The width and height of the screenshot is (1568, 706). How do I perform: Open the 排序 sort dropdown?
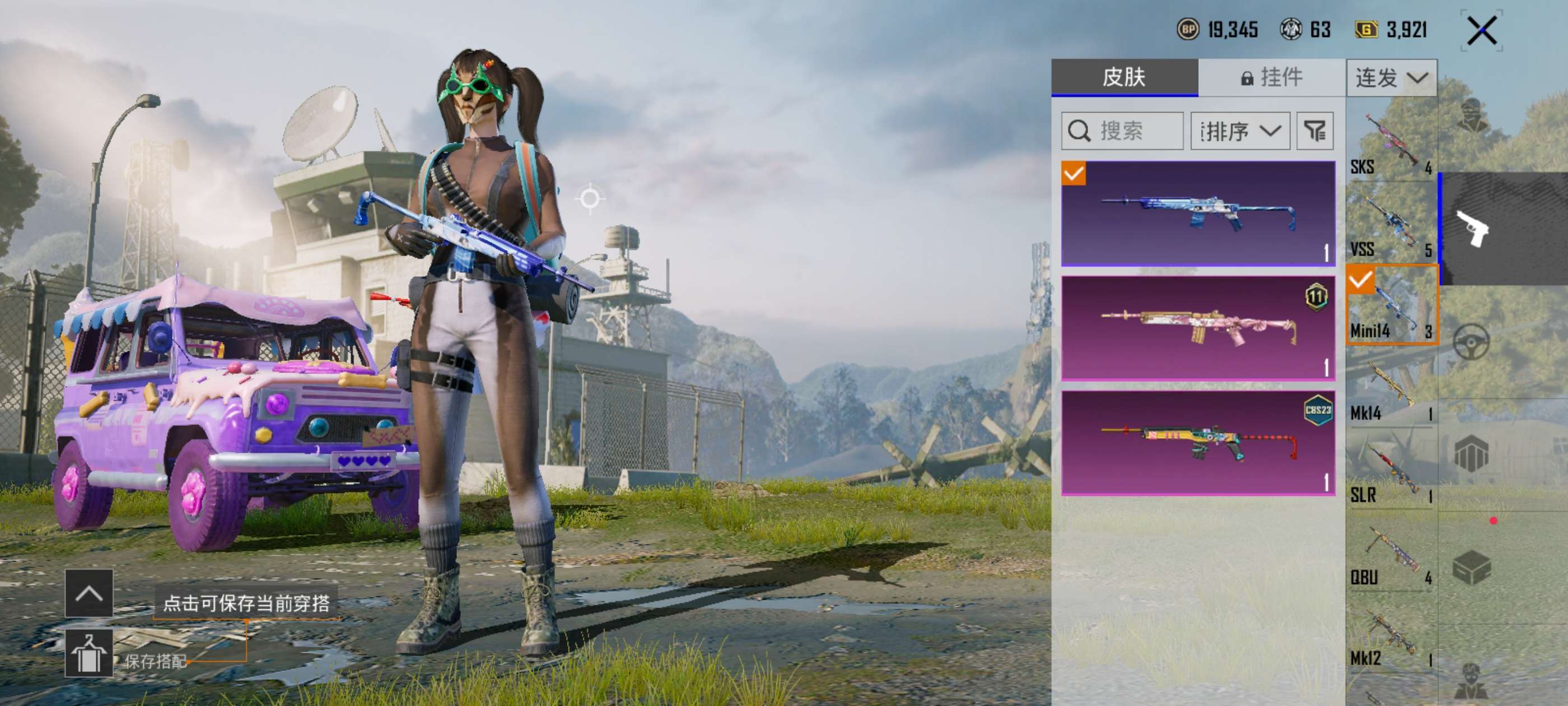click(x=1240, y=131)
